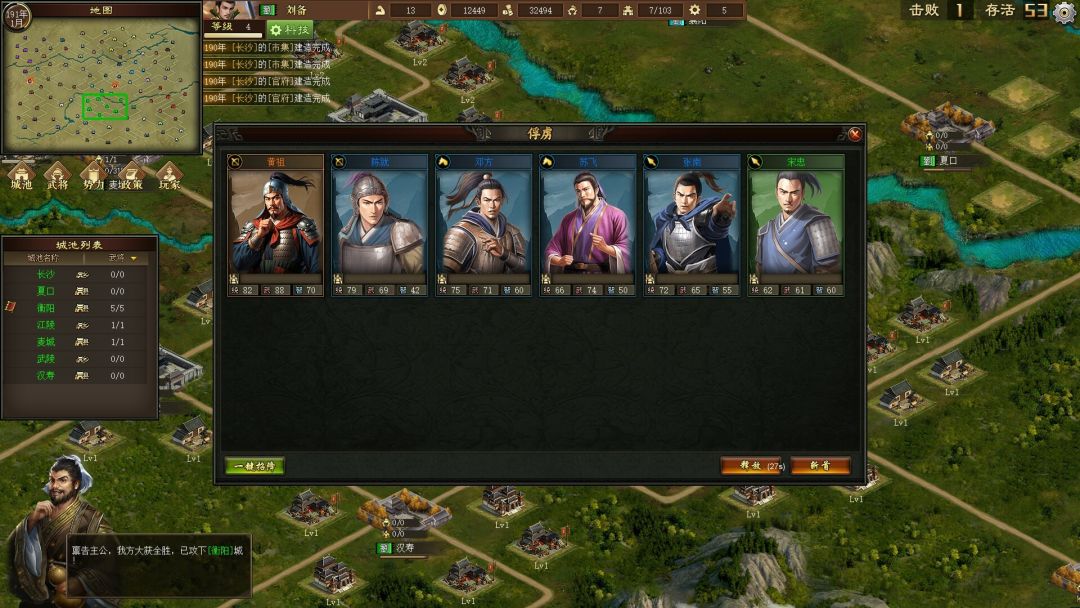Open the 城池 city menu
This screenshot has width=1080, height=608.
[22, 178]
